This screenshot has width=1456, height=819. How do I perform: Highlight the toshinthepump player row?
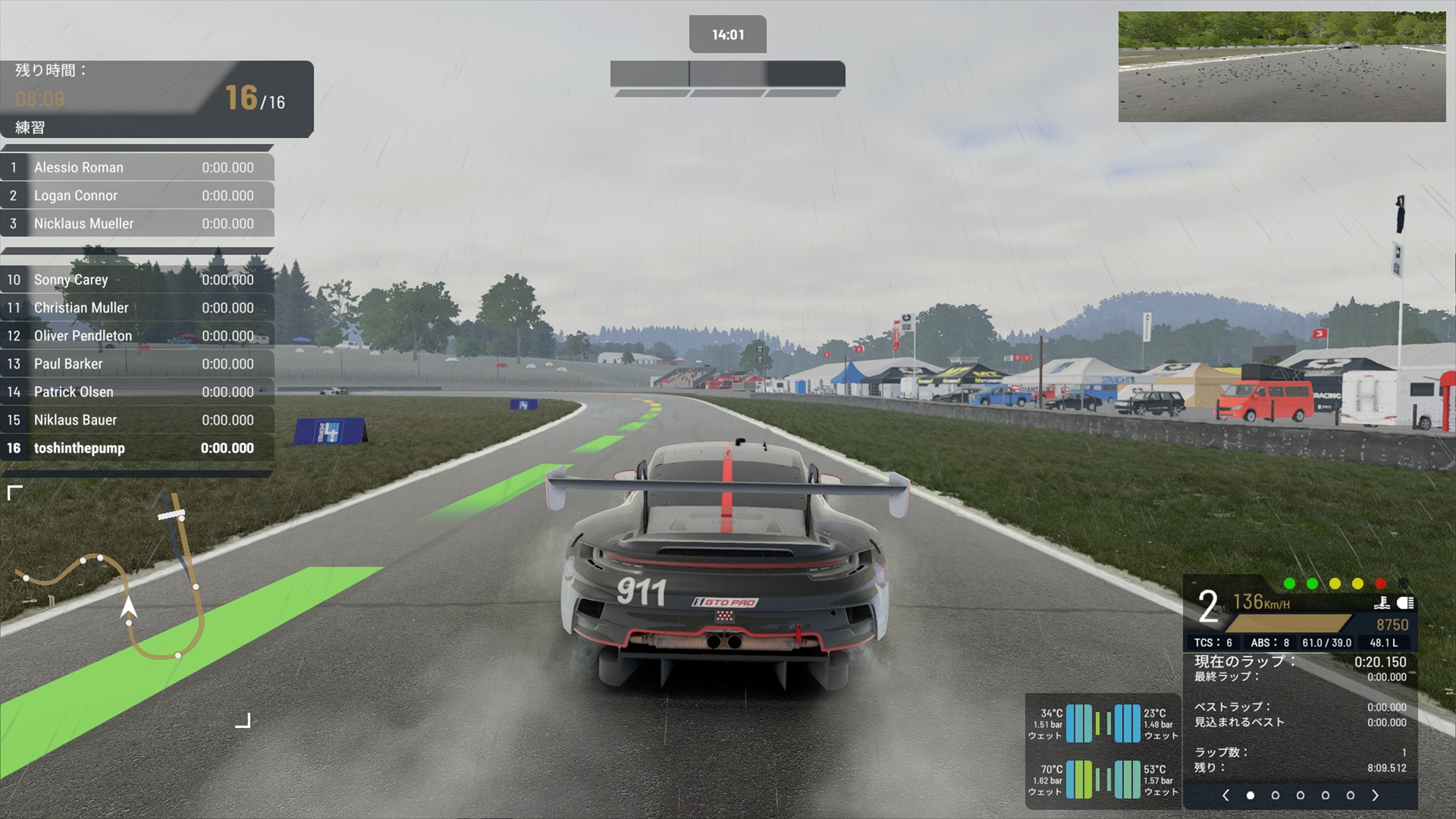tap(137, 448)
